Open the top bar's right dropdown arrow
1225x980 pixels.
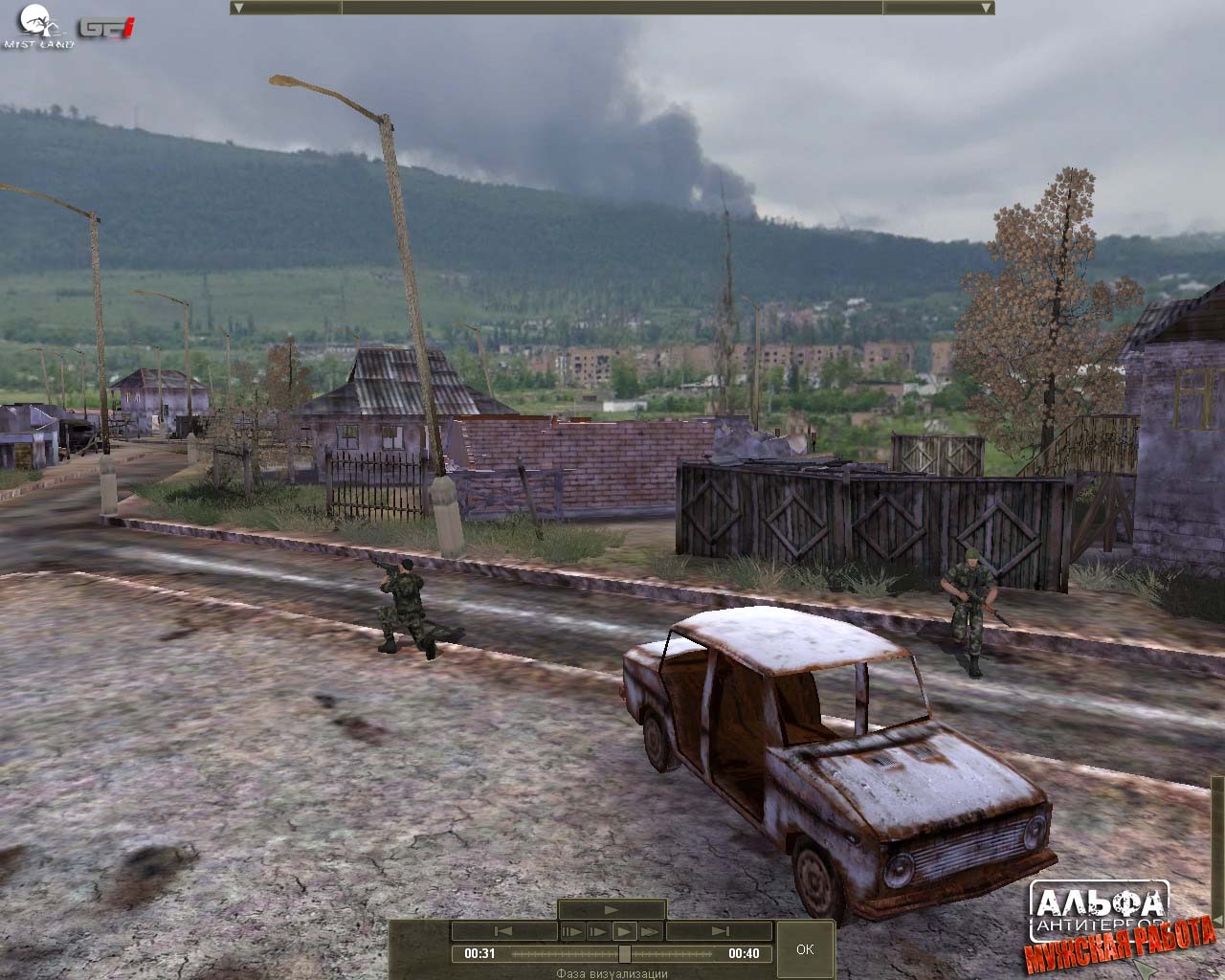click(986, 8)
